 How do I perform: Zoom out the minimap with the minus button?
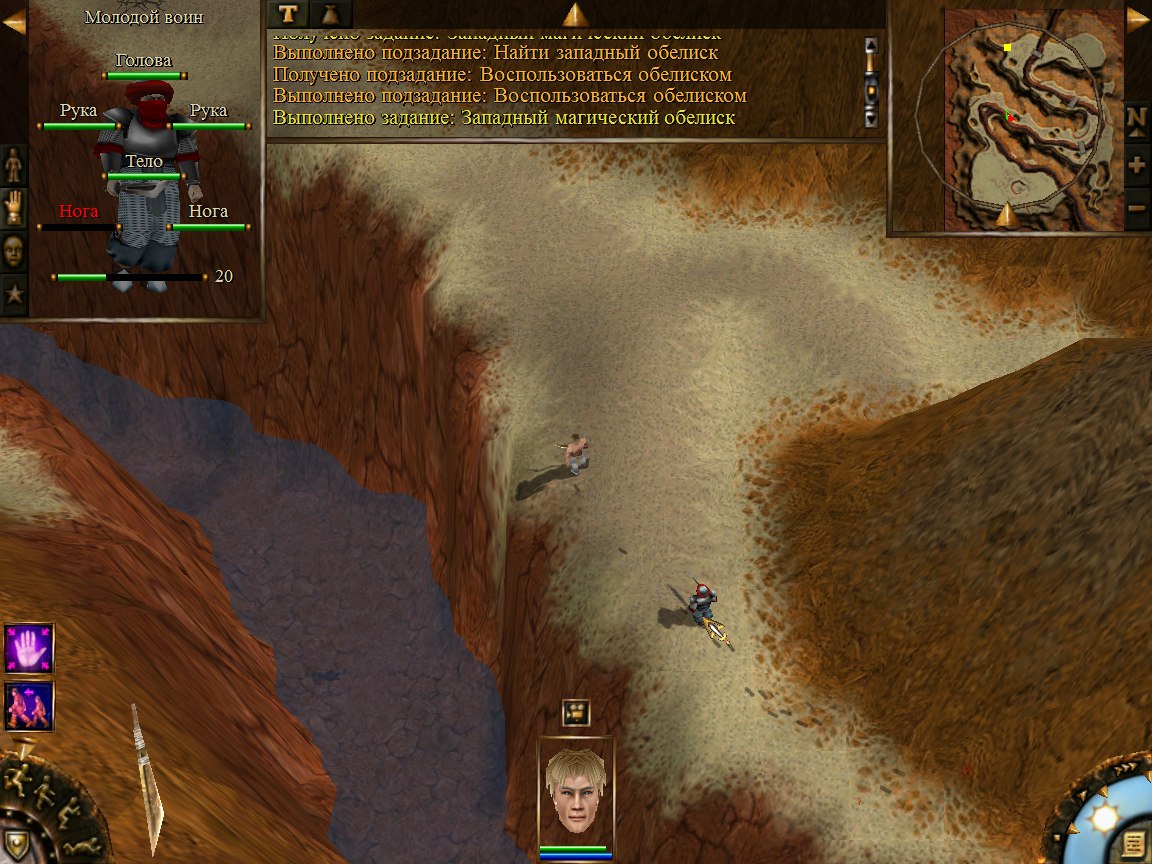(x=1137, y=208)
